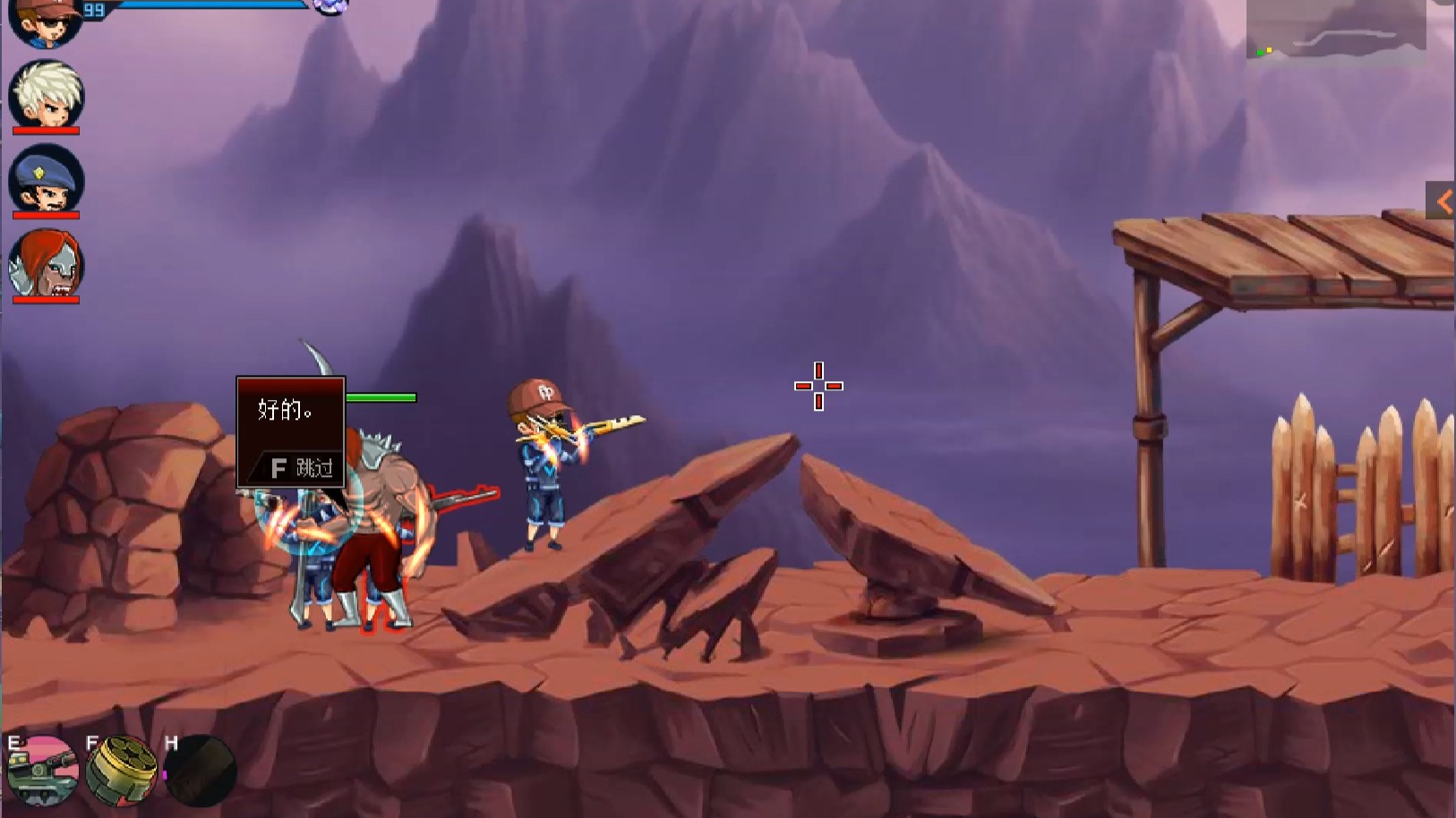Open the minimap

point(1335,31)
